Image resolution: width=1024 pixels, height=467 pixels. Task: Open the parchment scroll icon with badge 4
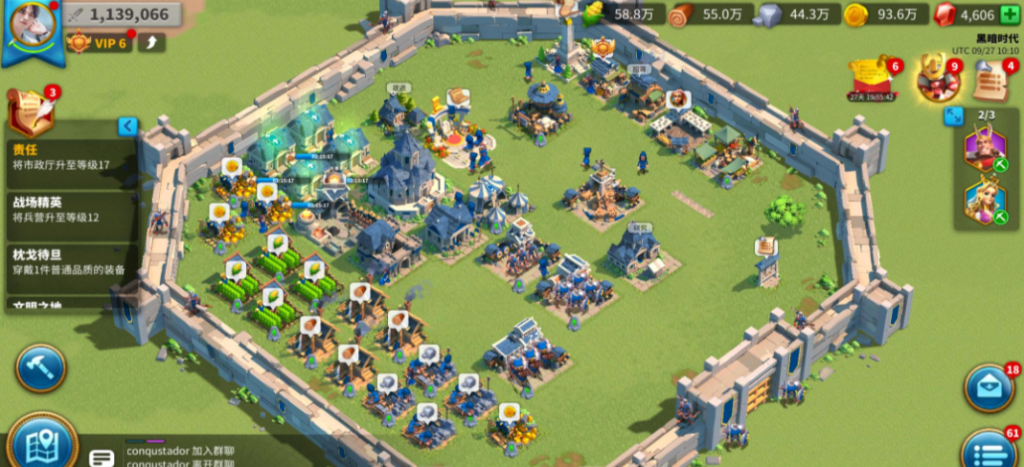[990, 80]
